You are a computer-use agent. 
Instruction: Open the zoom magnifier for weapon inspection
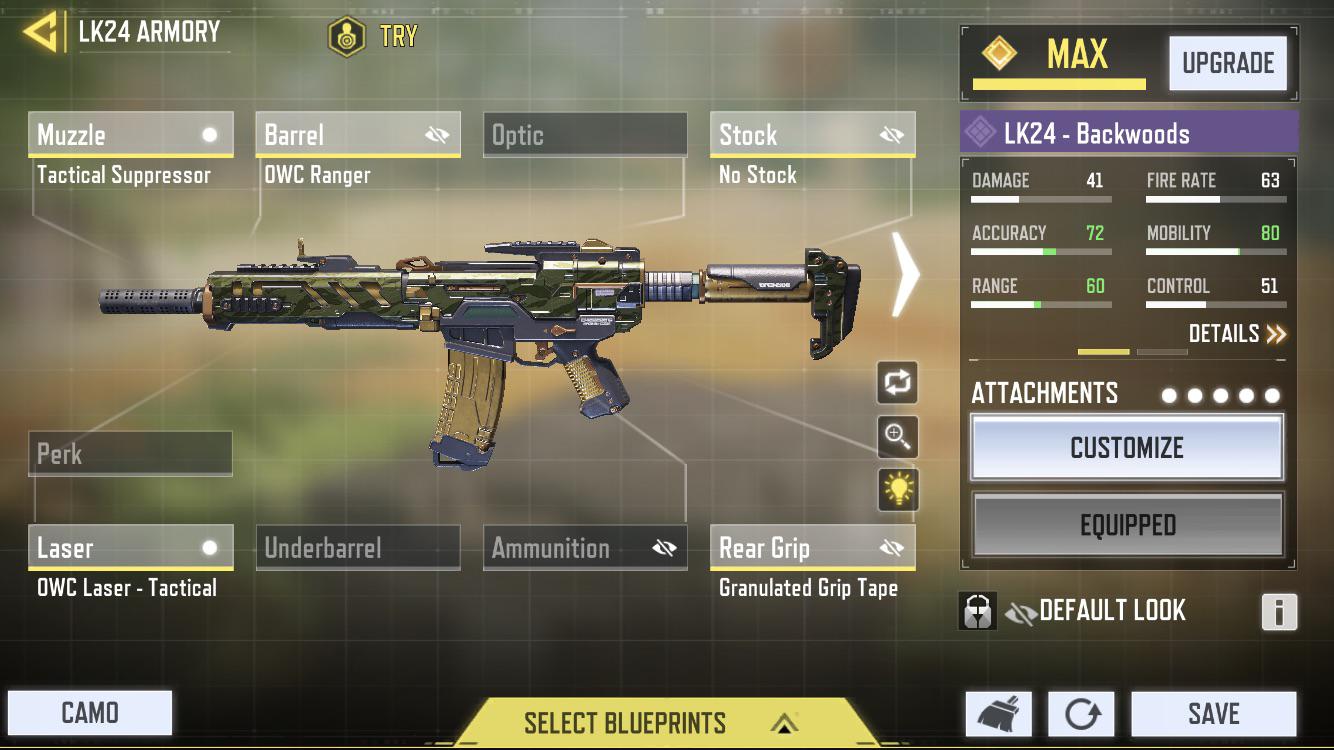tap(897, 438)
